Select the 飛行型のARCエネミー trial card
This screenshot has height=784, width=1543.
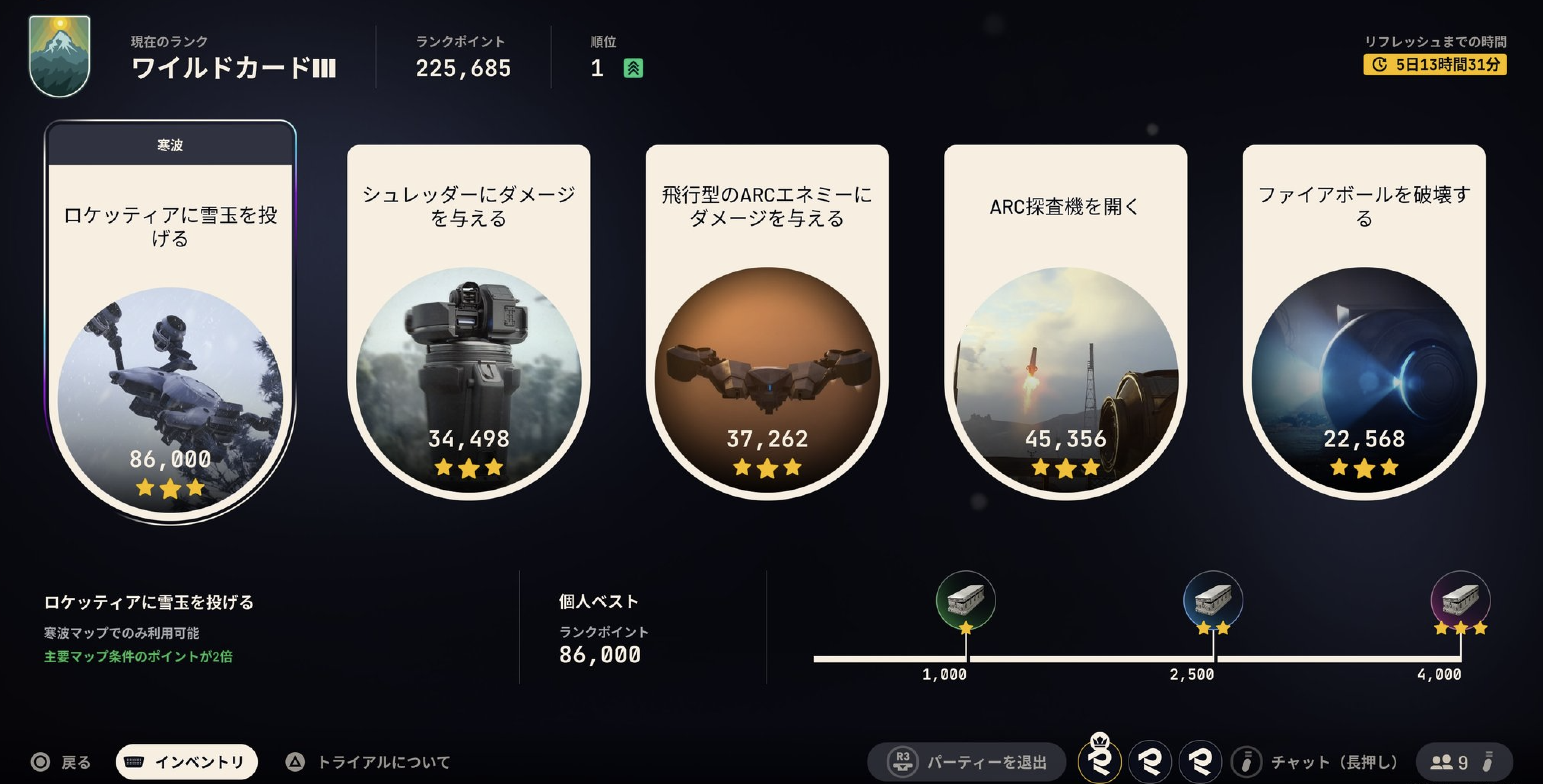[x=767, y=324]
